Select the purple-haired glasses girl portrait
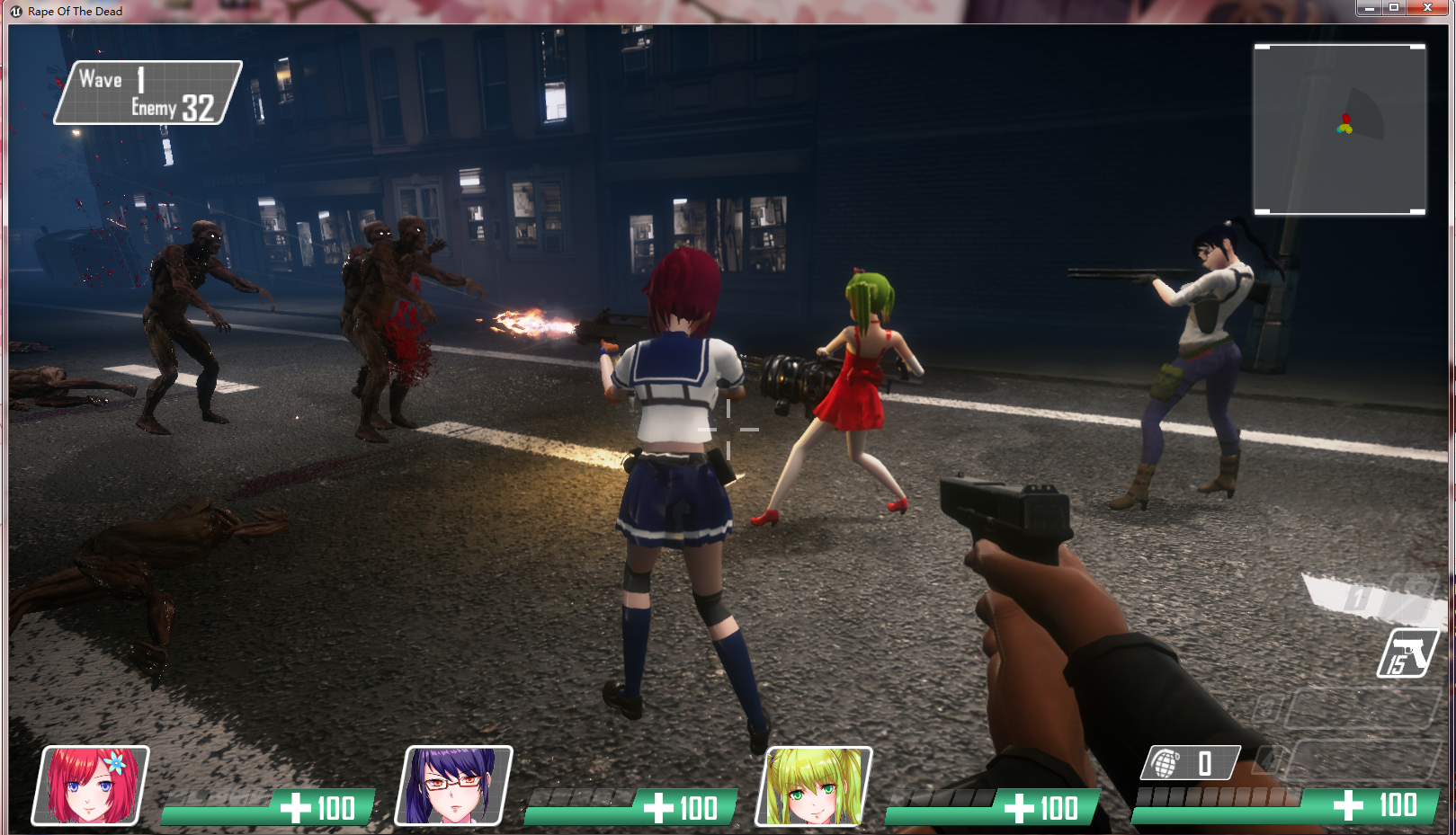This screenshot has width=1456, height=835. [454, 786]
